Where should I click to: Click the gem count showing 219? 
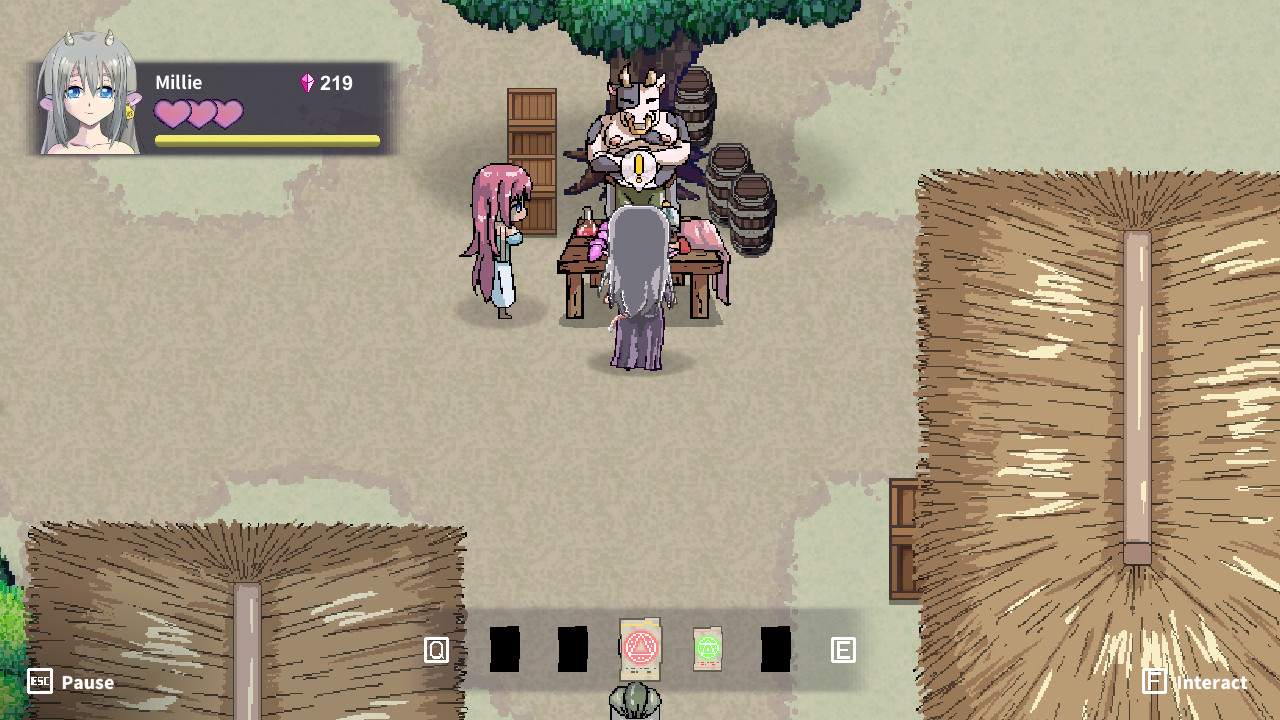pyautogui.click(x=337, y=83)
